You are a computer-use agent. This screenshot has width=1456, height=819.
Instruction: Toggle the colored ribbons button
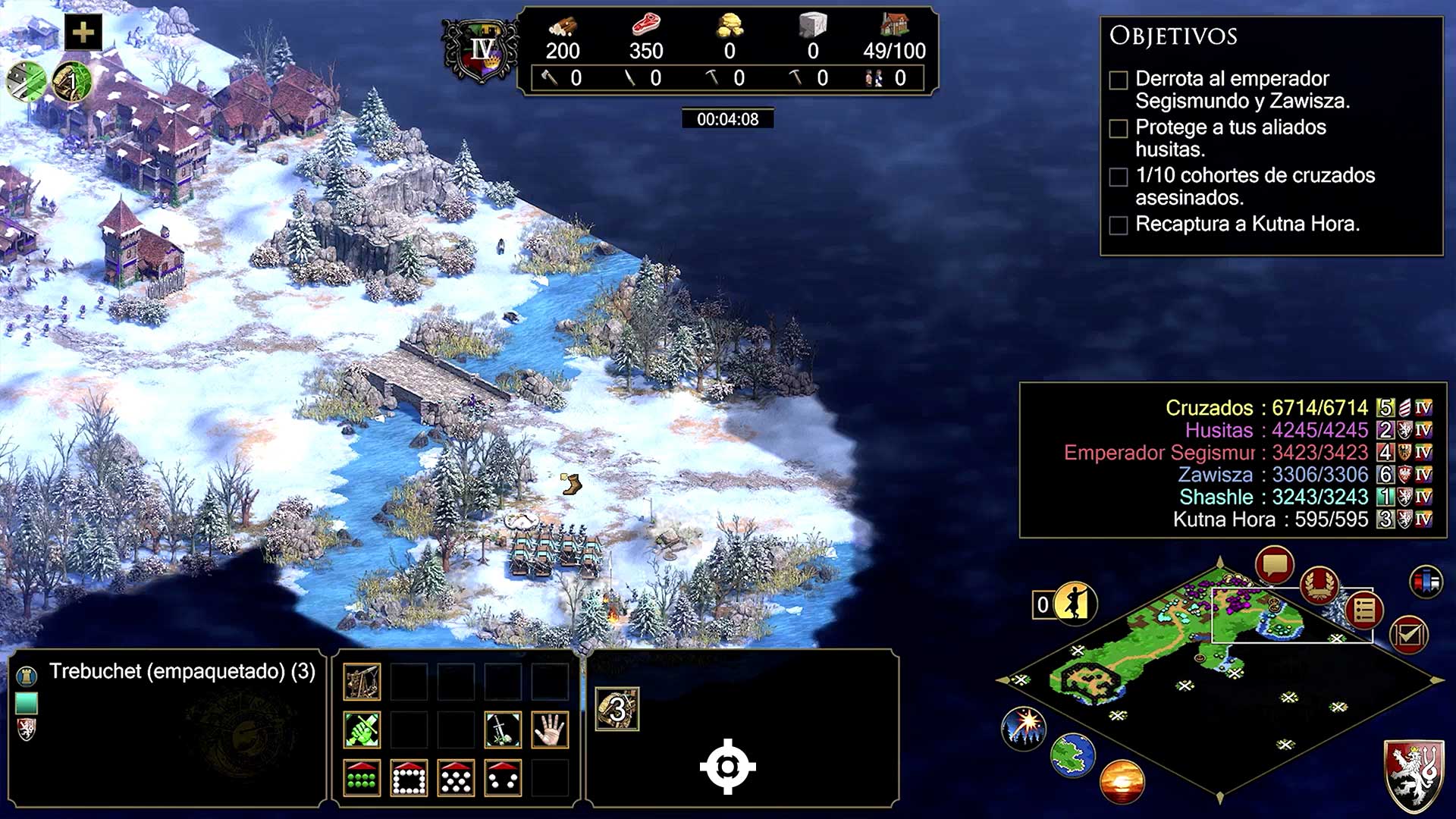click(1426, 582)
